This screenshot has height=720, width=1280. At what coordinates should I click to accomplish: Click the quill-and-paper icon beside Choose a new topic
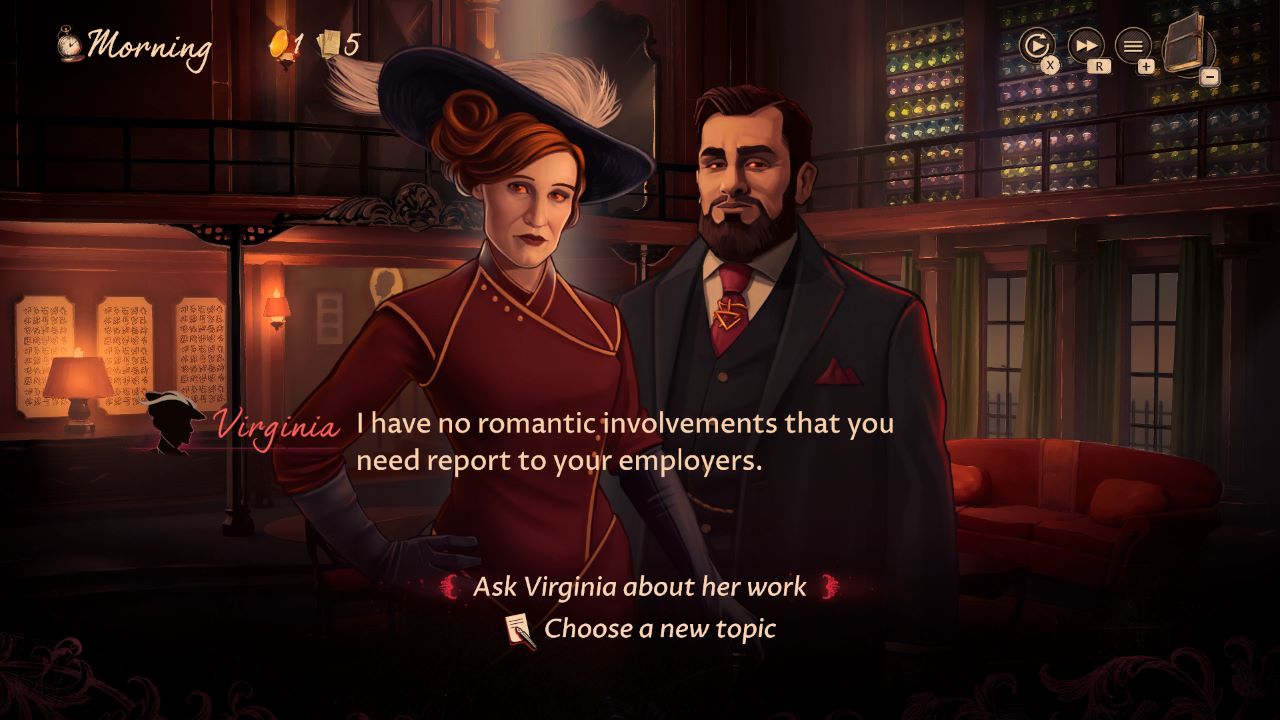tap(516, 630)
